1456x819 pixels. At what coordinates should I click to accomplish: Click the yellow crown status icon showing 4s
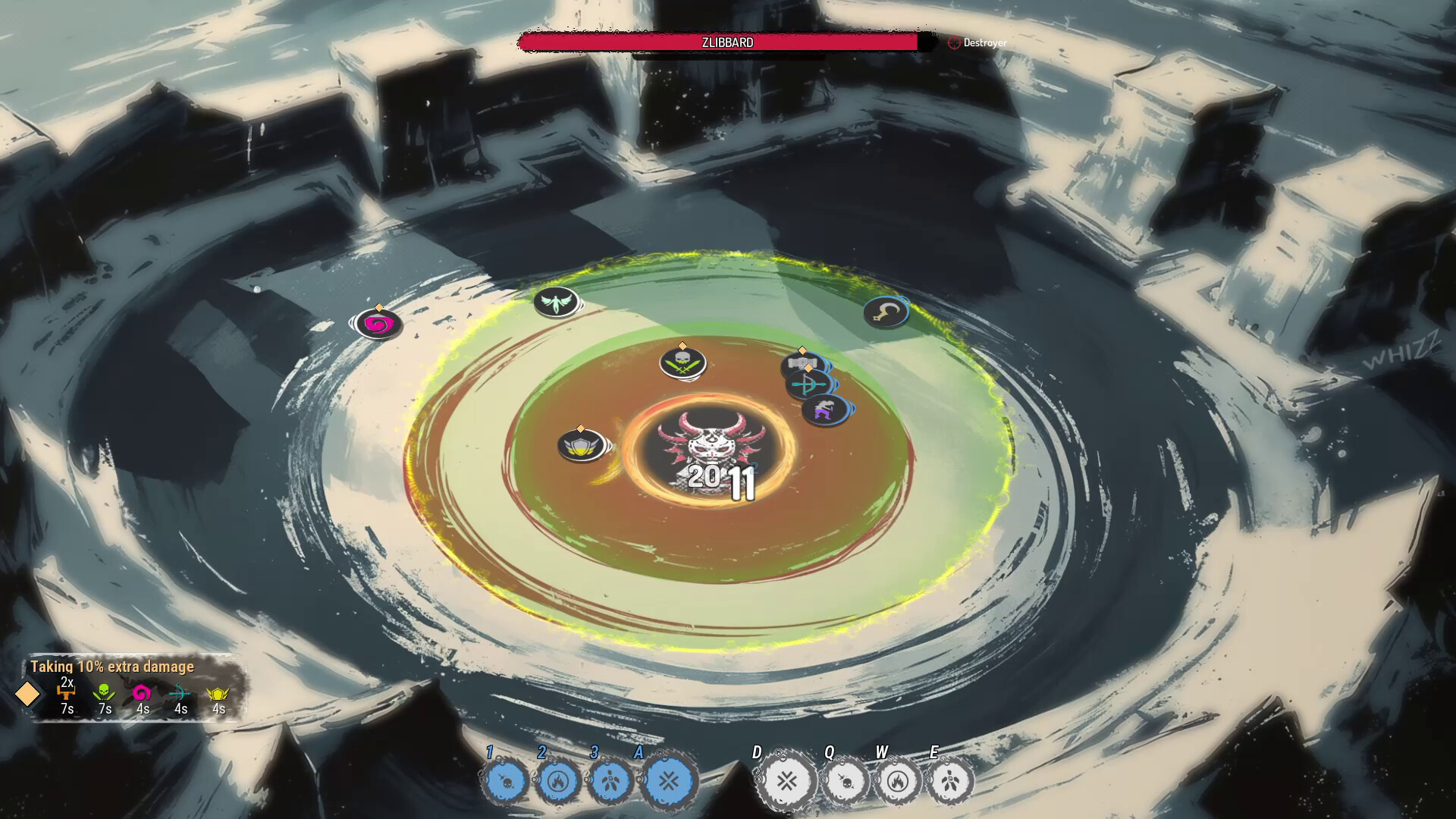218,693
